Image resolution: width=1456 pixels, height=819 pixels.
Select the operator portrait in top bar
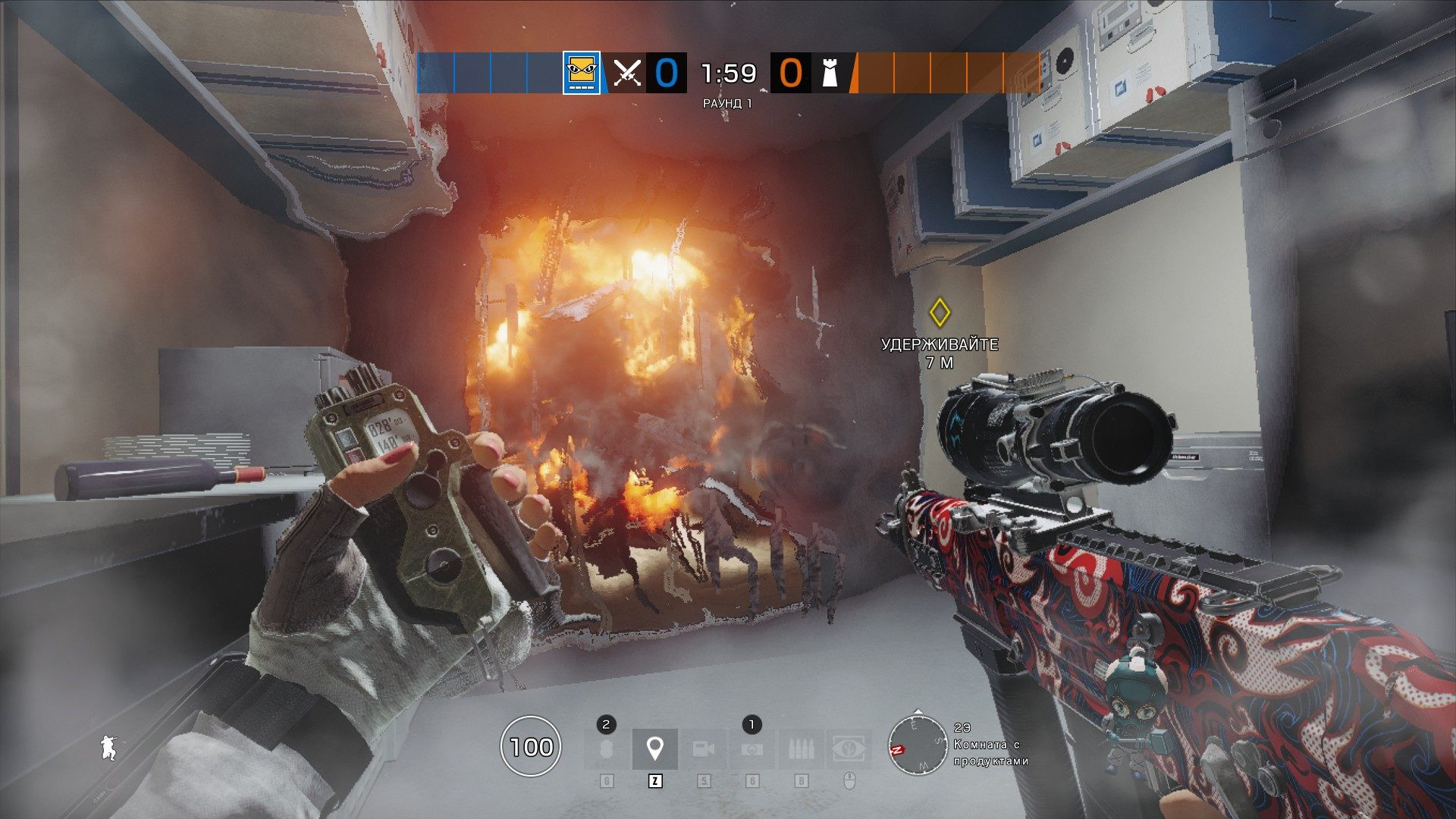[582, 73]
